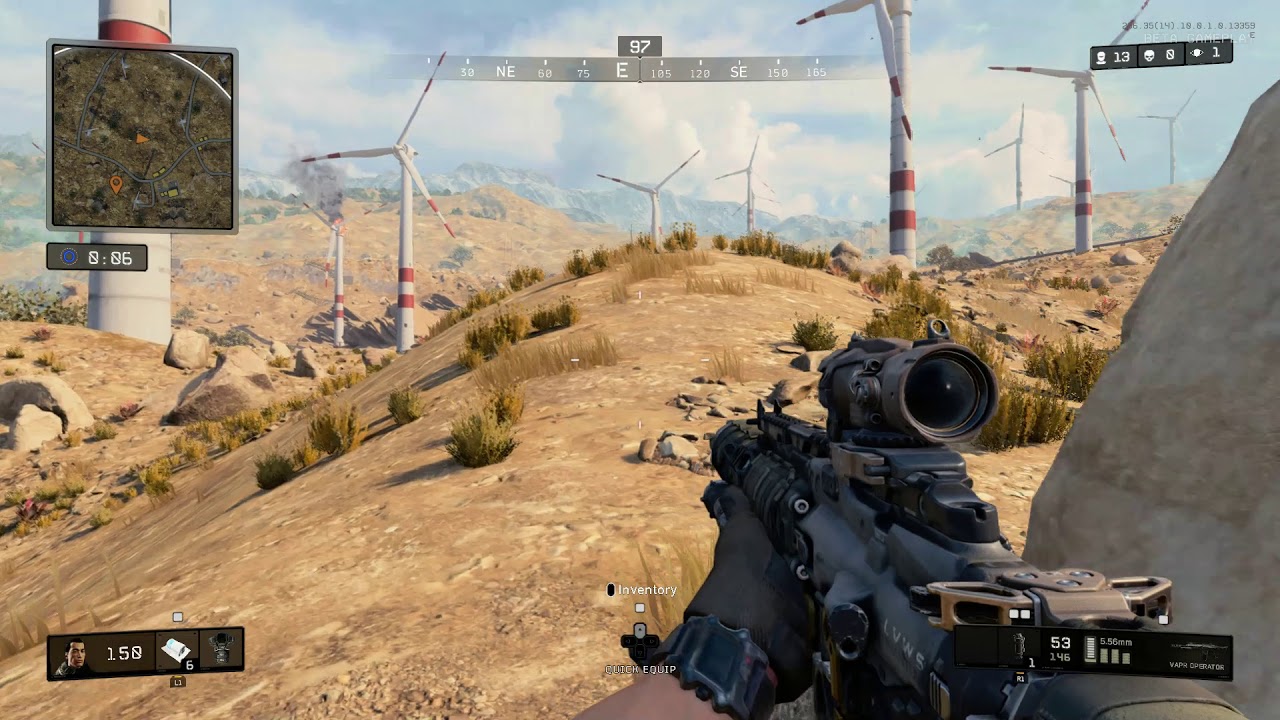Click the players remaining icon

point(1101,57)
